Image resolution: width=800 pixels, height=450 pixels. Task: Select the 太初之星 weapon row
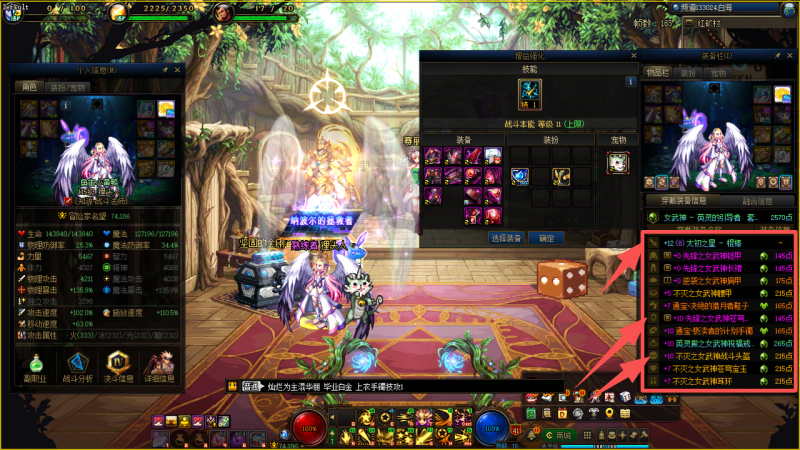click(x=720, y=242)
